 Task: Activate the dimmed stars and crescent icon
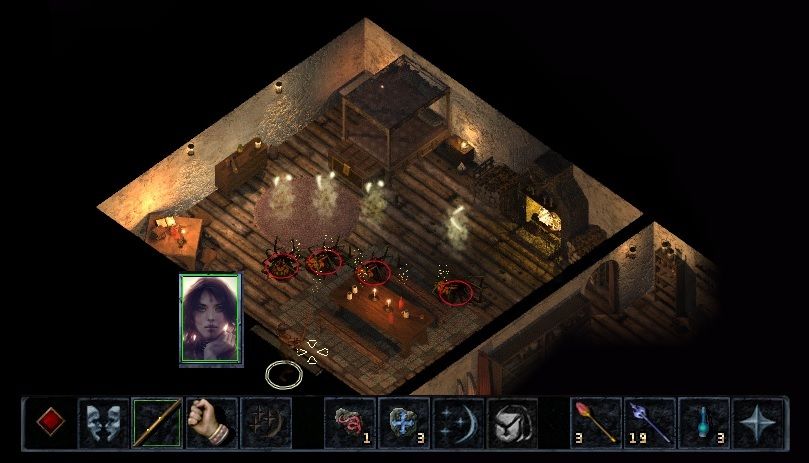(265, 422)
